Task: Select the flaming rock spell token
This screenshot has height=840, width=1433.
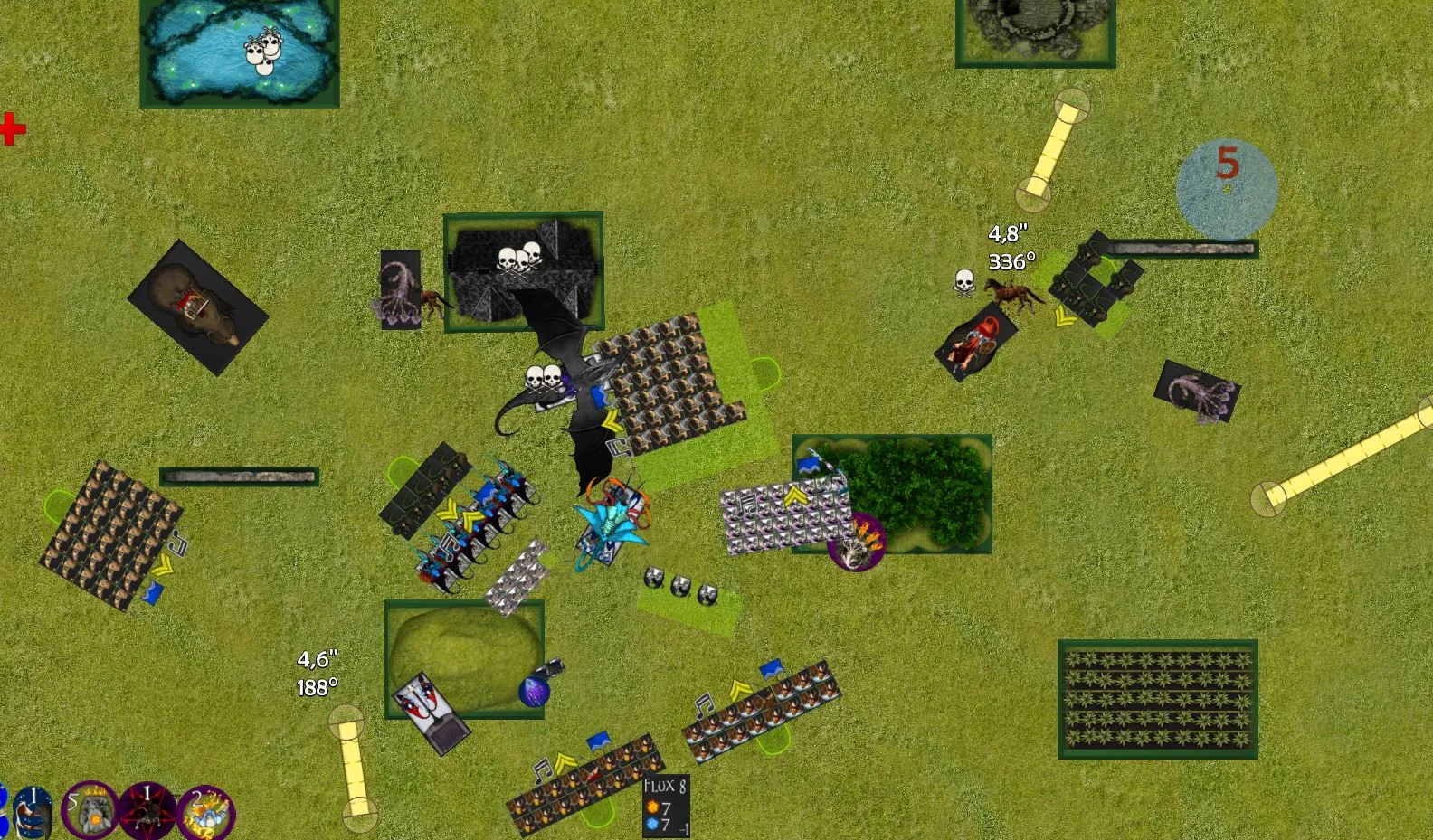Action: pos(90,811)
